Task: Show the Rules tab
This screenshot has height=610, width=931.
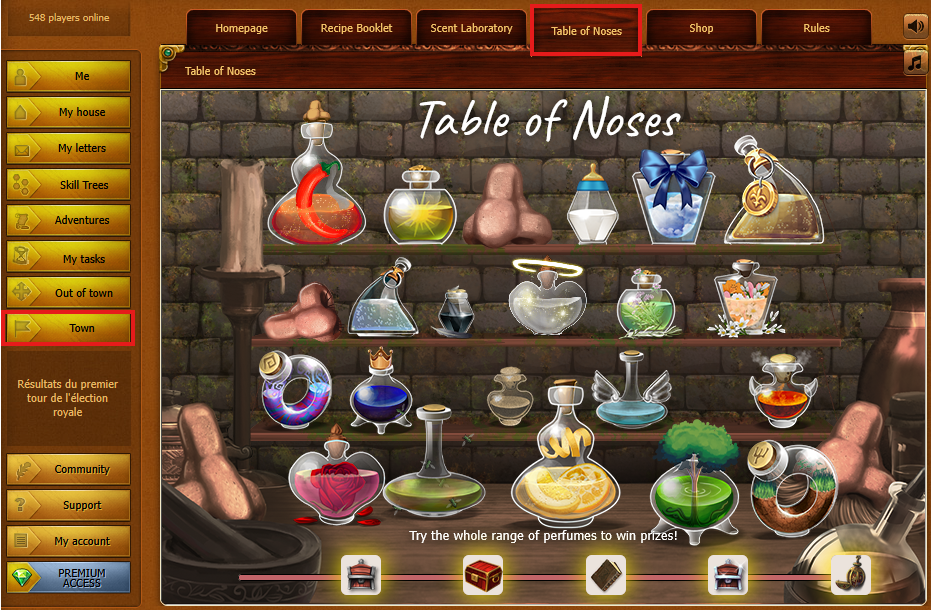Action: pos(816,28)
